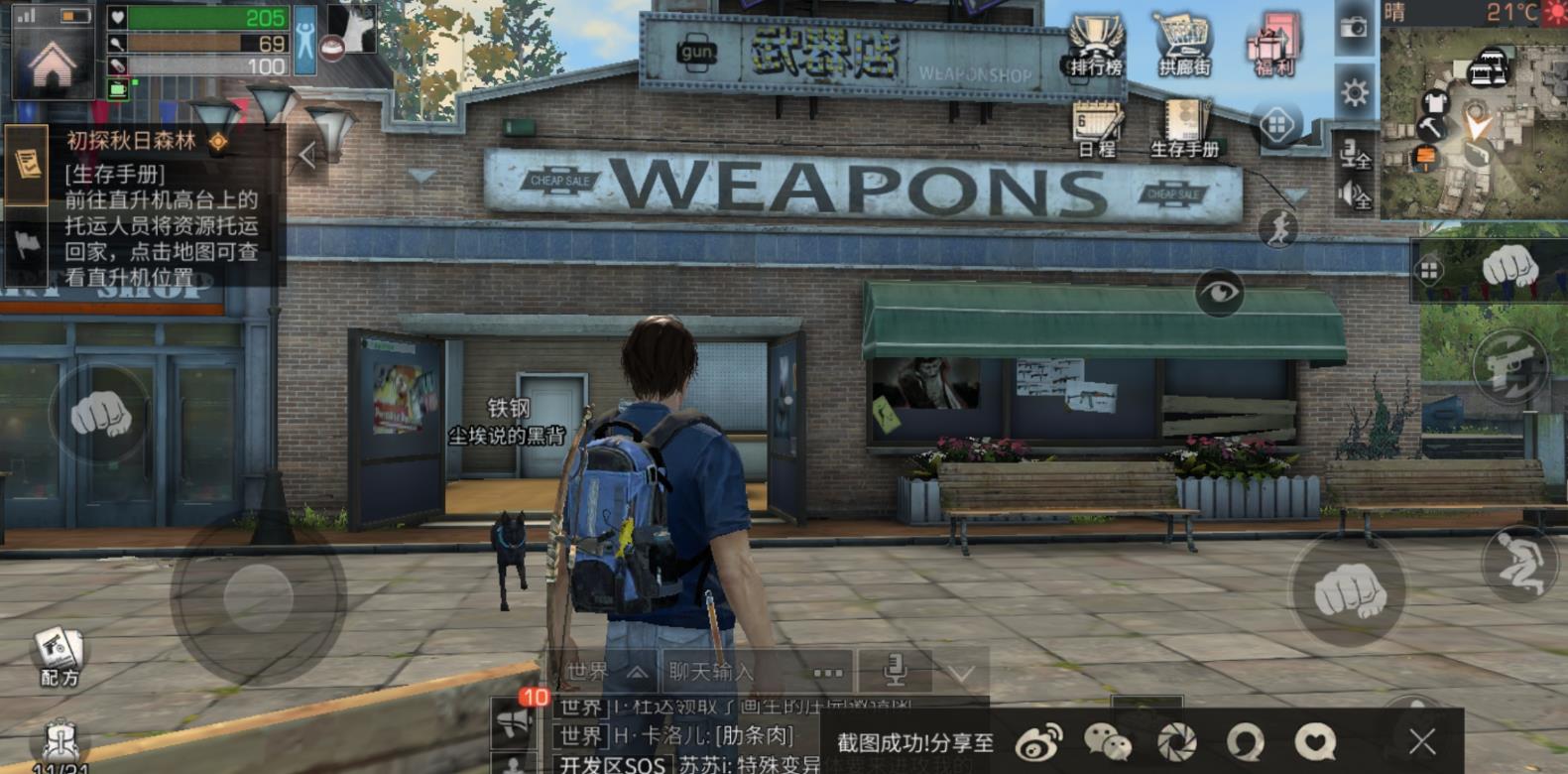1568x774 pixels.
Task: Tap the voice chat microphone button
Action: 895,672
